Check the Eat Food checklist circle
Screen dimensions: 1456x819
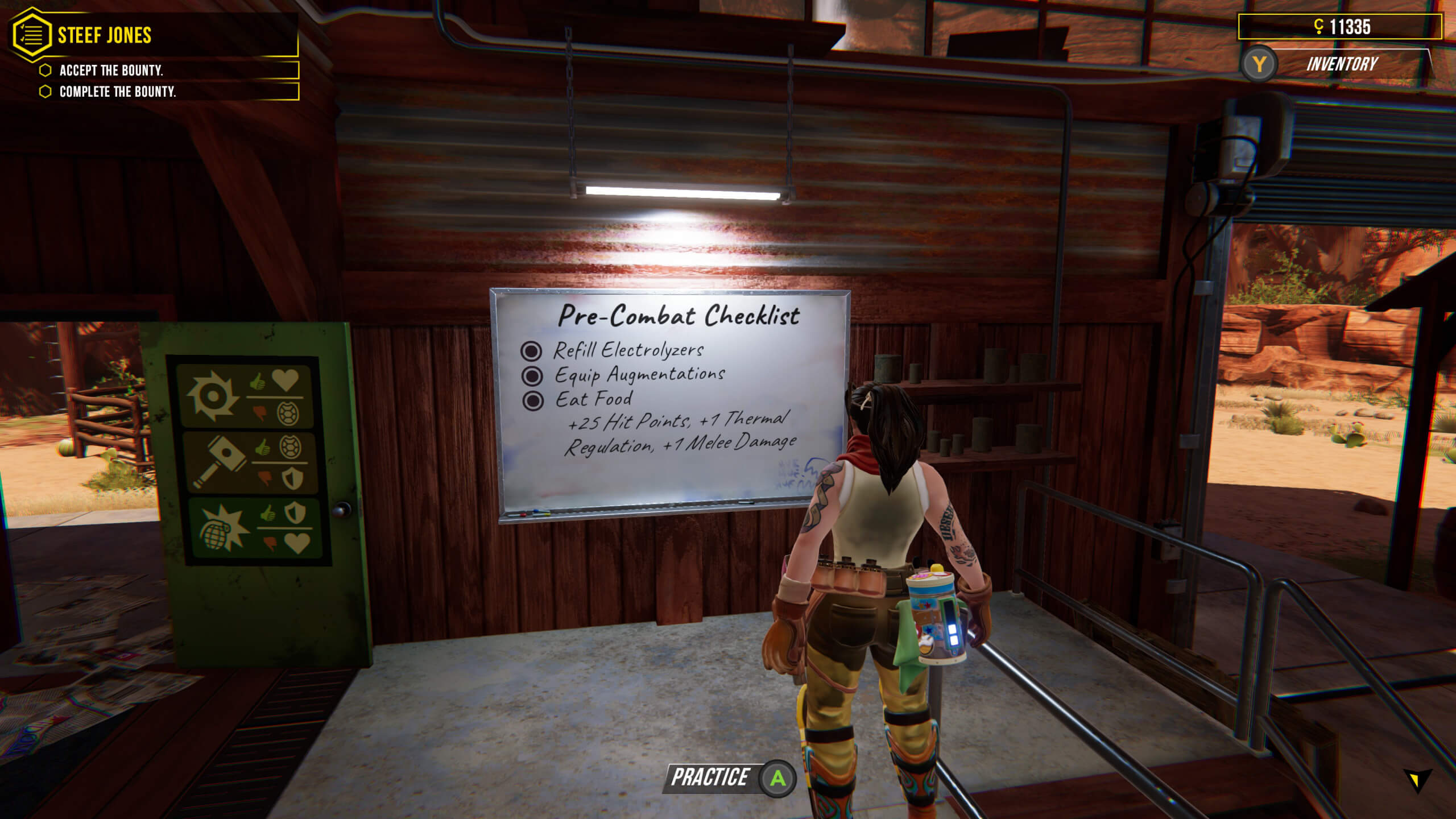tap(532, 400)
